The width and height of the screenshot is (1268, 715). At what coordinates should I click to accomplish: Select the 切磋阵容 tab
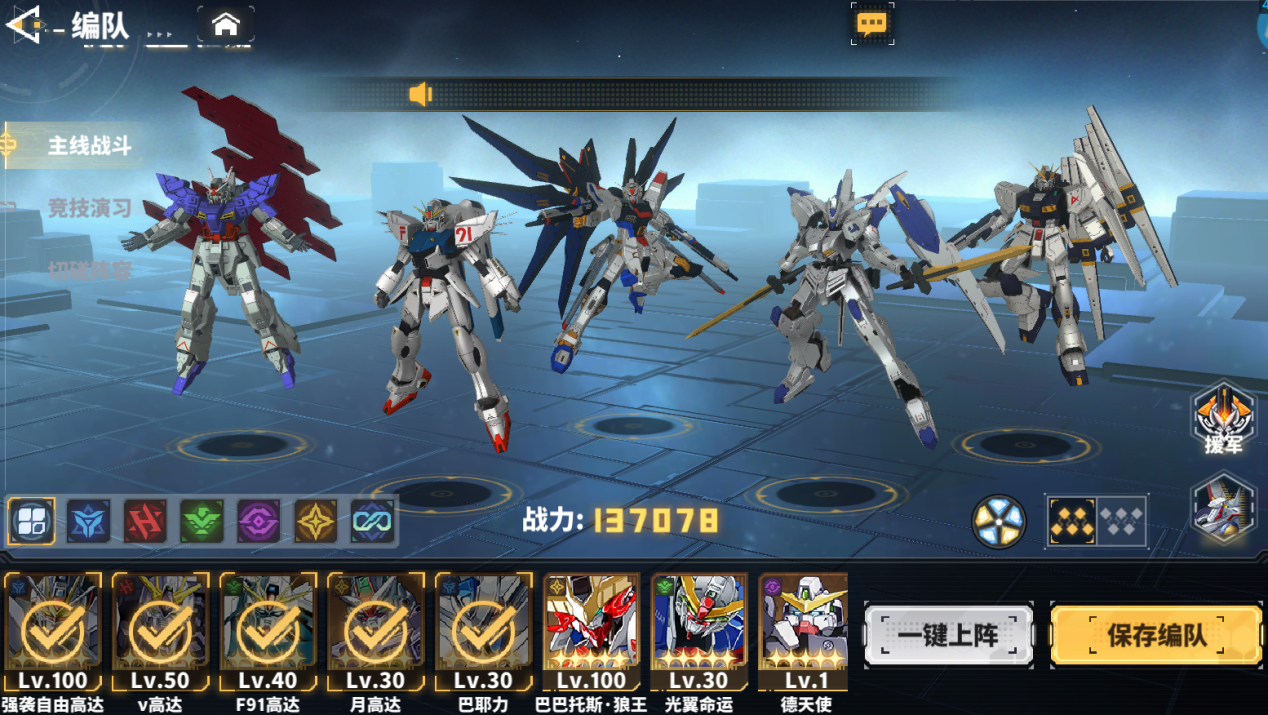pos(89,270)
